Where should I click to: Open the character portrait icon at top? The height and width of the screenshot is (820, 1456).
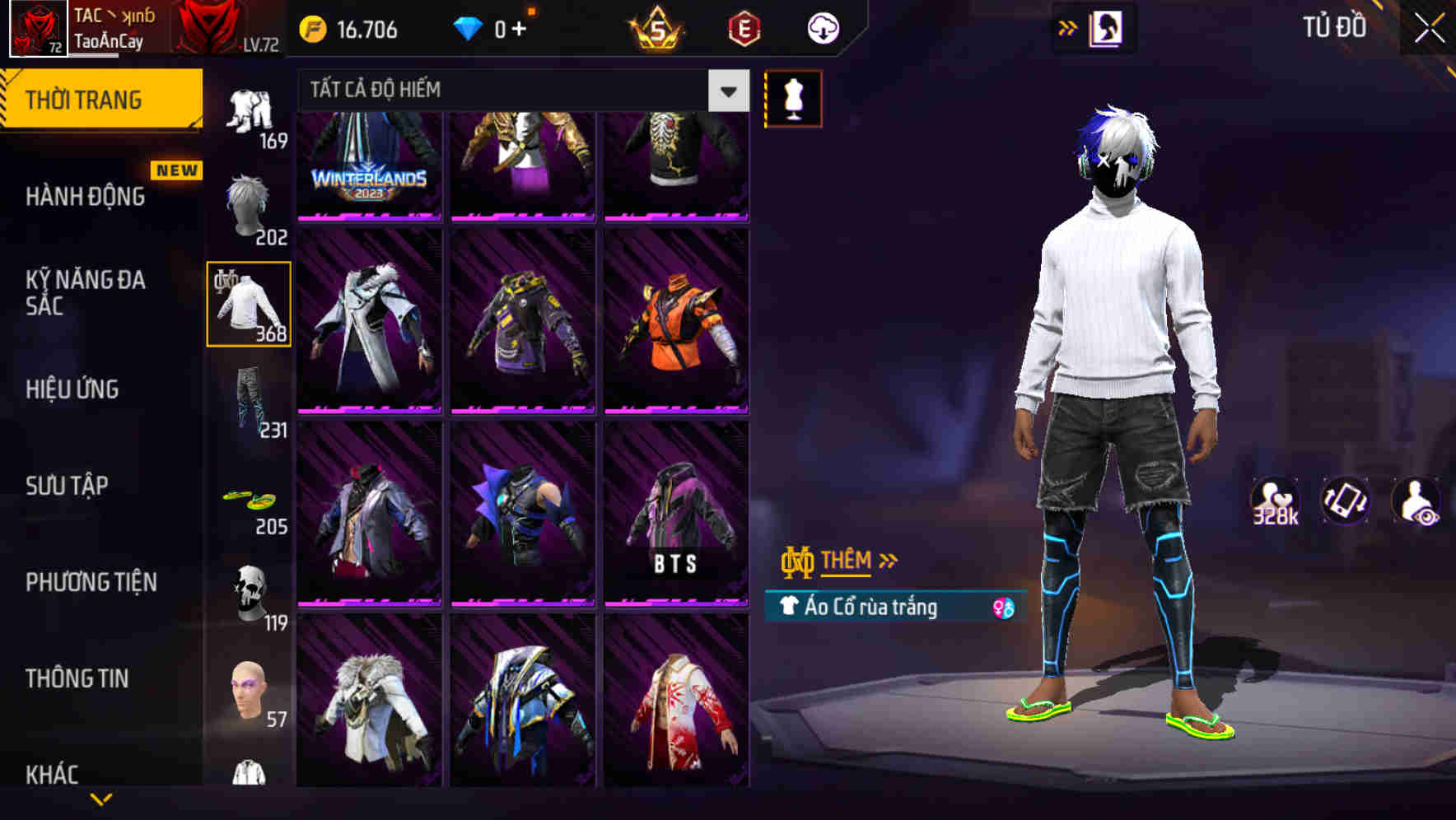(x=1107, y=27)
